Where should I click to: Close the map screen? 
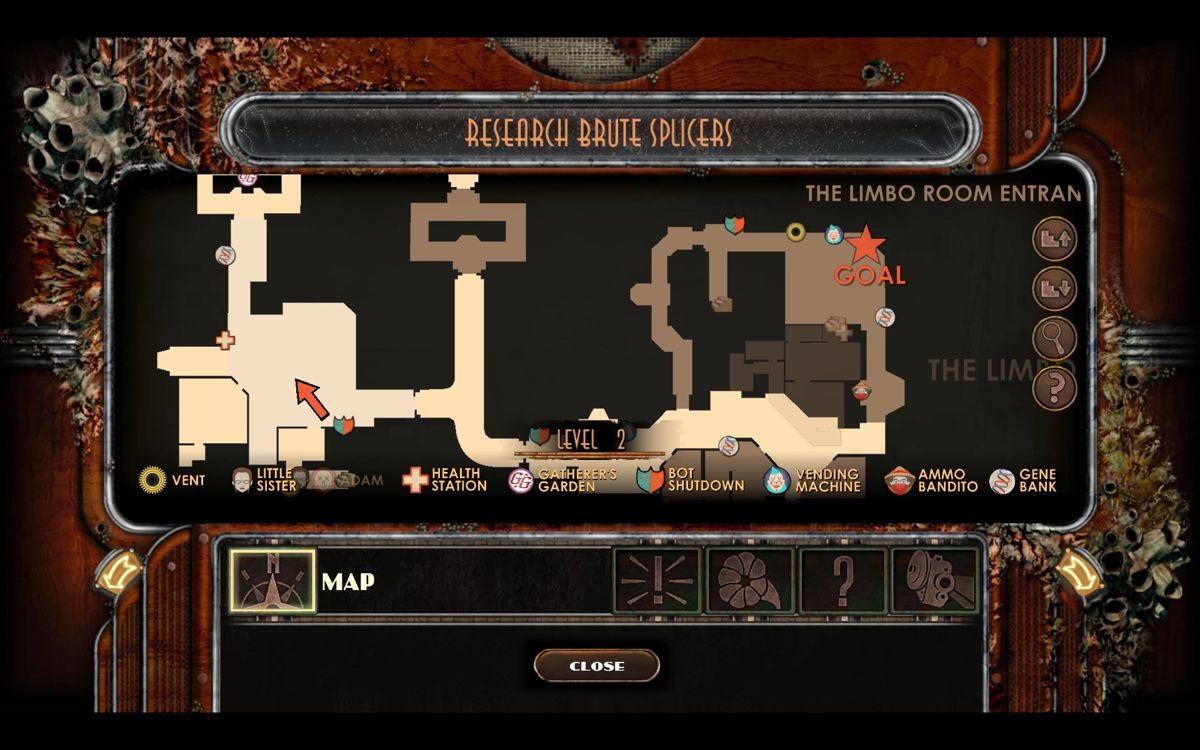[x=597, y=666]
